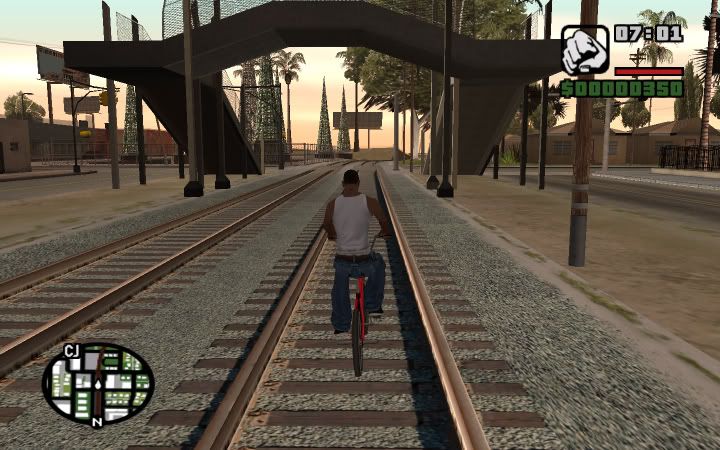720x450 pixels.
Task: Open the circular radar minimap
Action: pyautogui.click(x=98, y=383)
